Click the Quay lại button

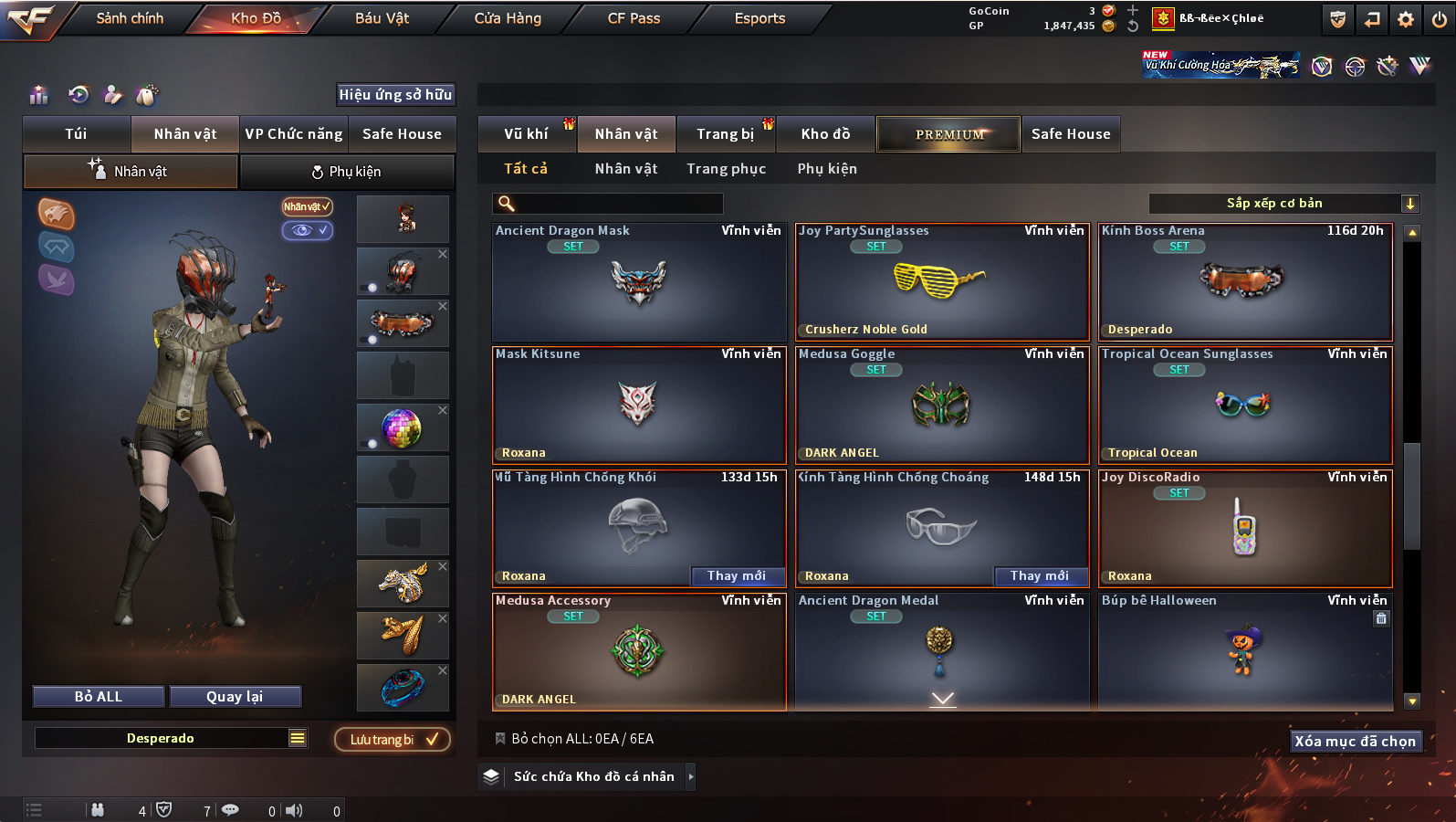(x=235, y=697)
